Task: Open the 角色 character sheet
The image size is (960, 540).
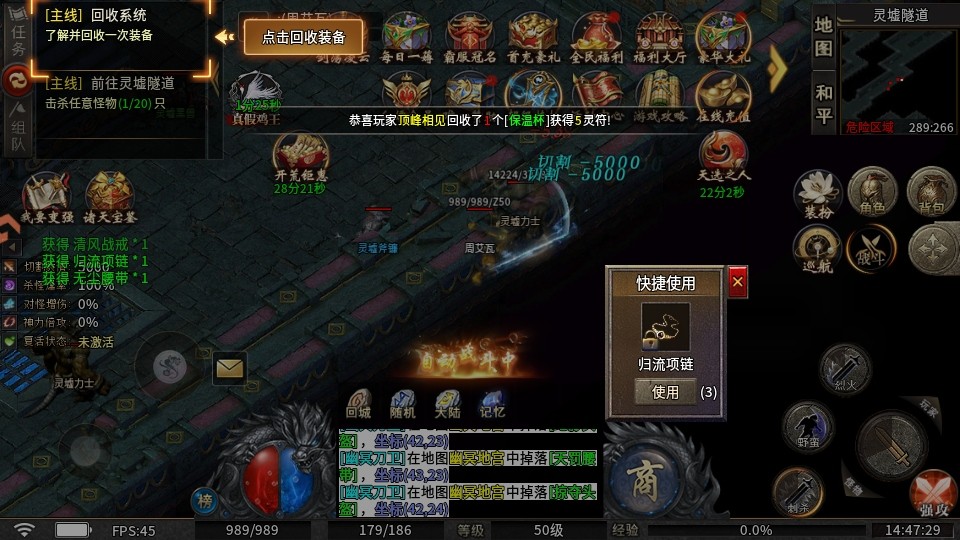Action: click(x=871, y=190)
